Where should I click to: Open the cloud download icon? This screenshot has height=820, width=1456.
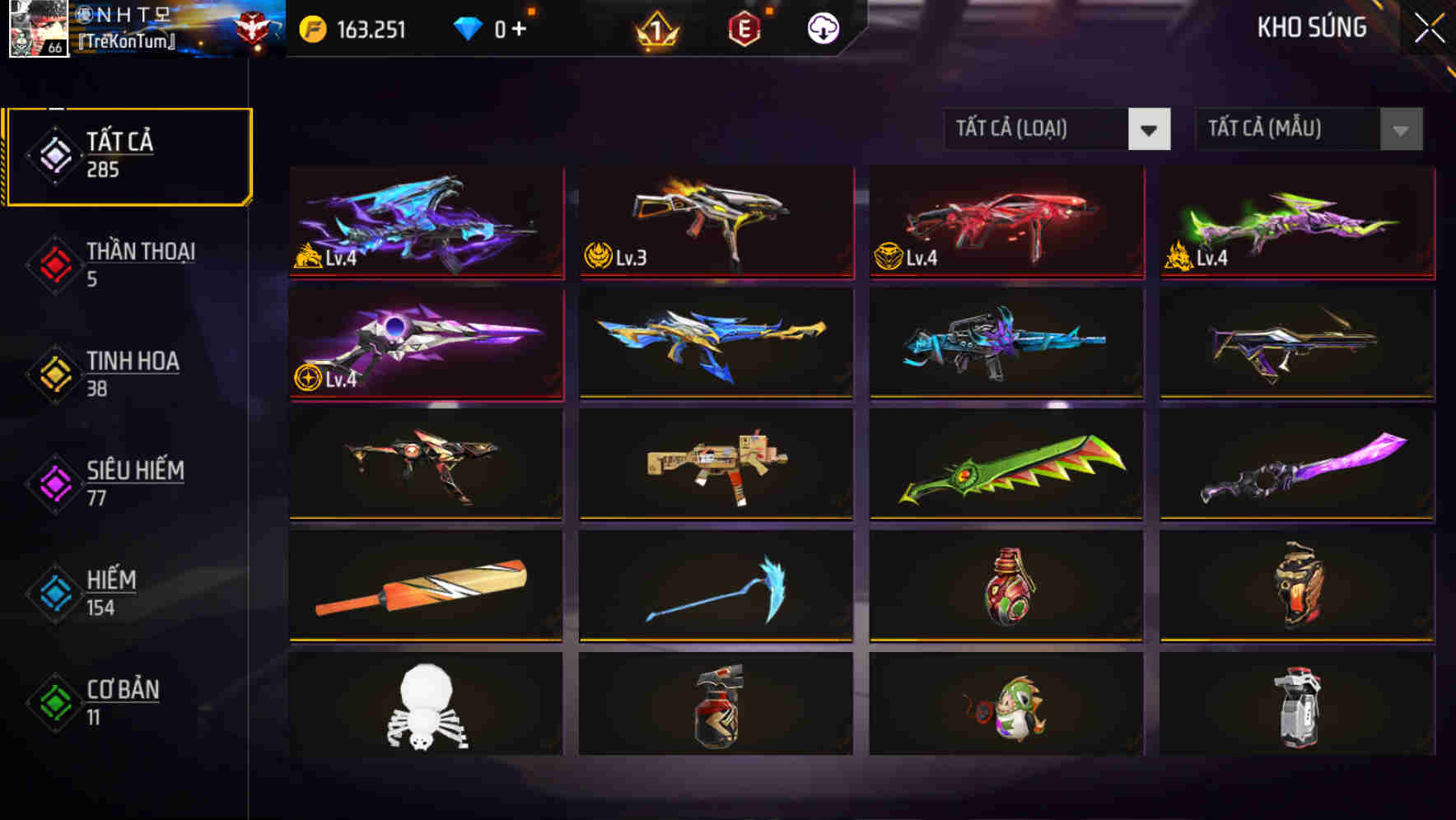821,28
